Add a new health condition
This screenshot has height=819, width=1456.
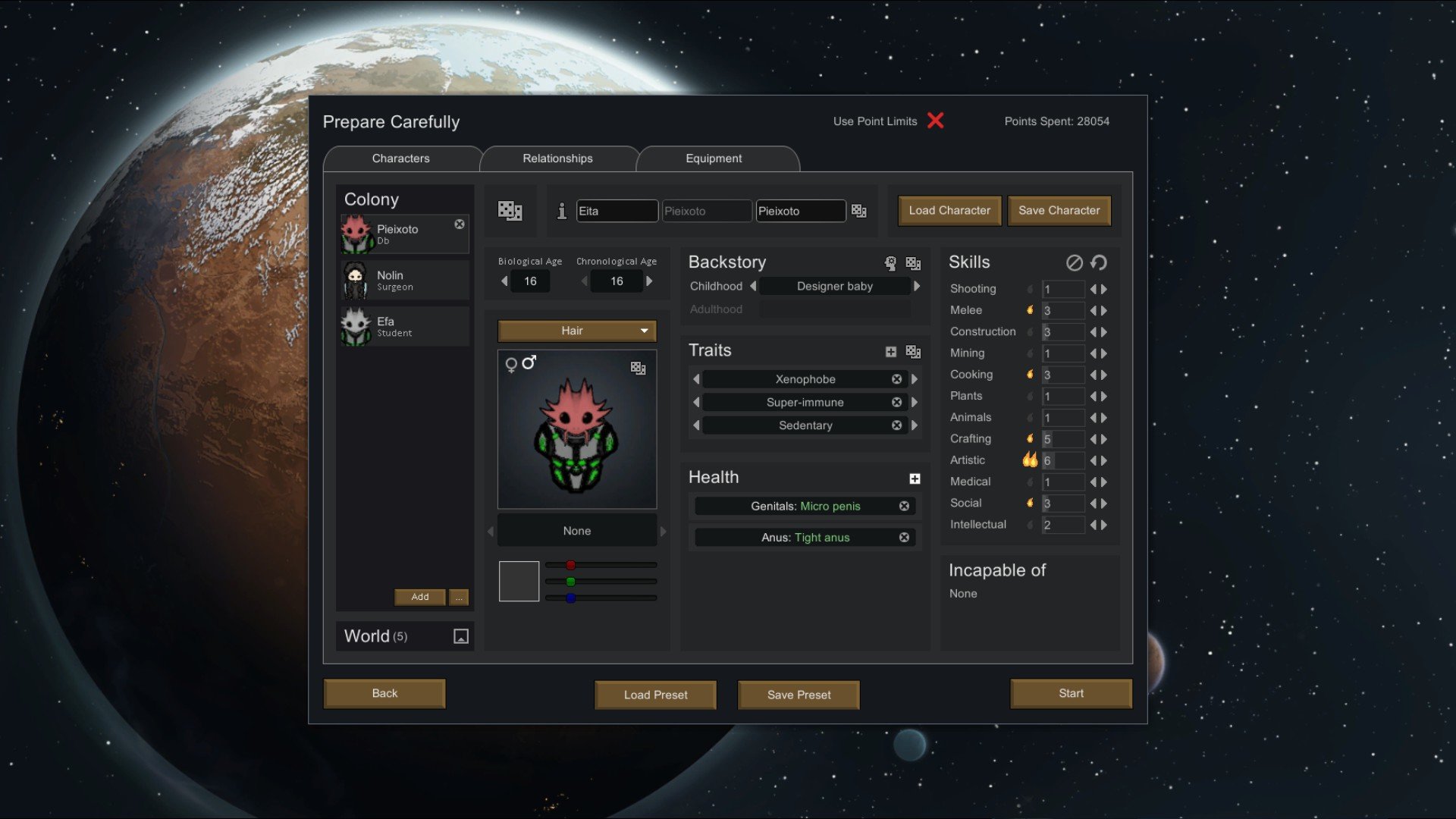[915, 479]
